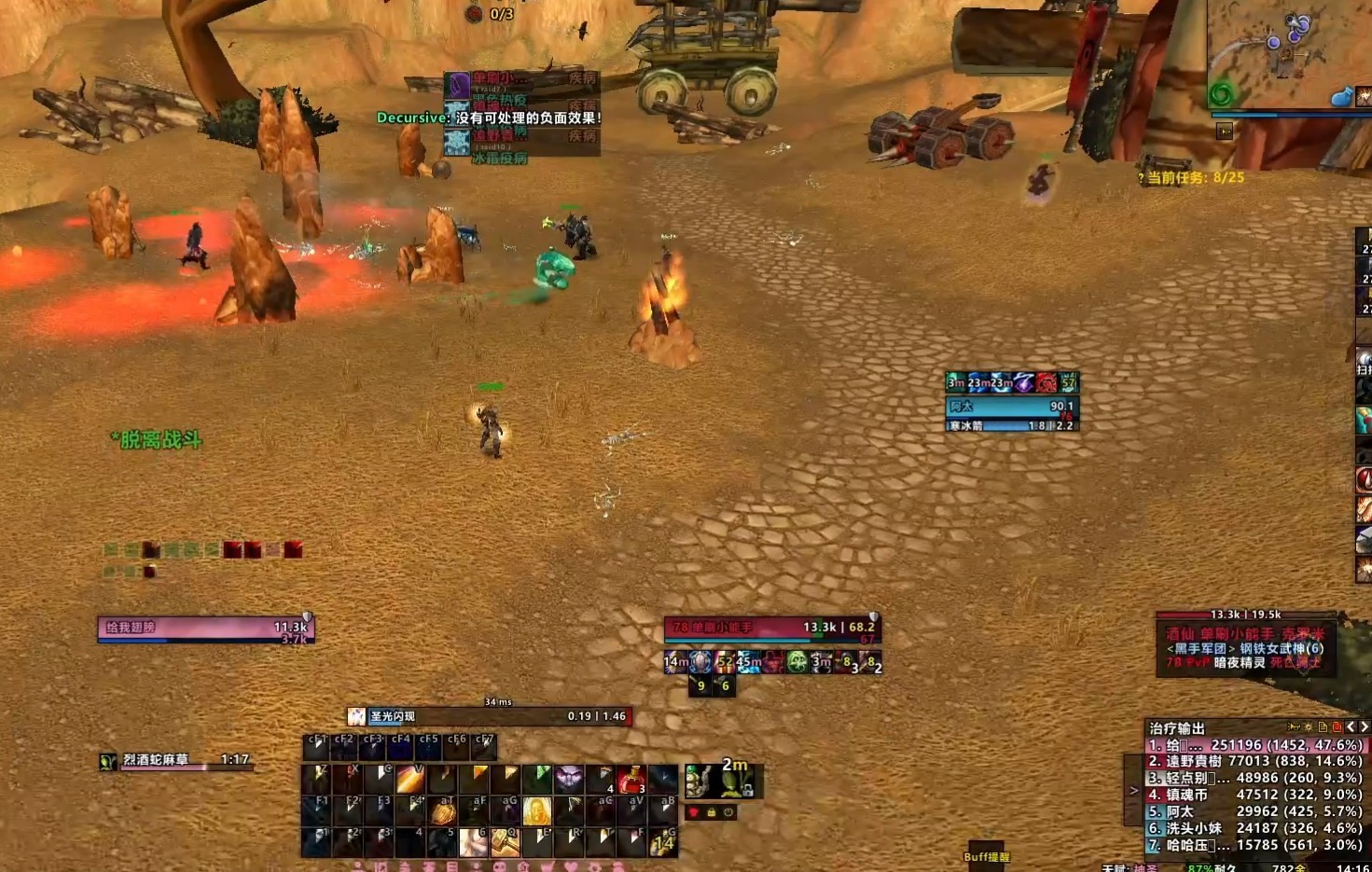Screen dimensions: 1372x872
Task: Click the 单刷小能手 target frame
Action: [772, 630]
